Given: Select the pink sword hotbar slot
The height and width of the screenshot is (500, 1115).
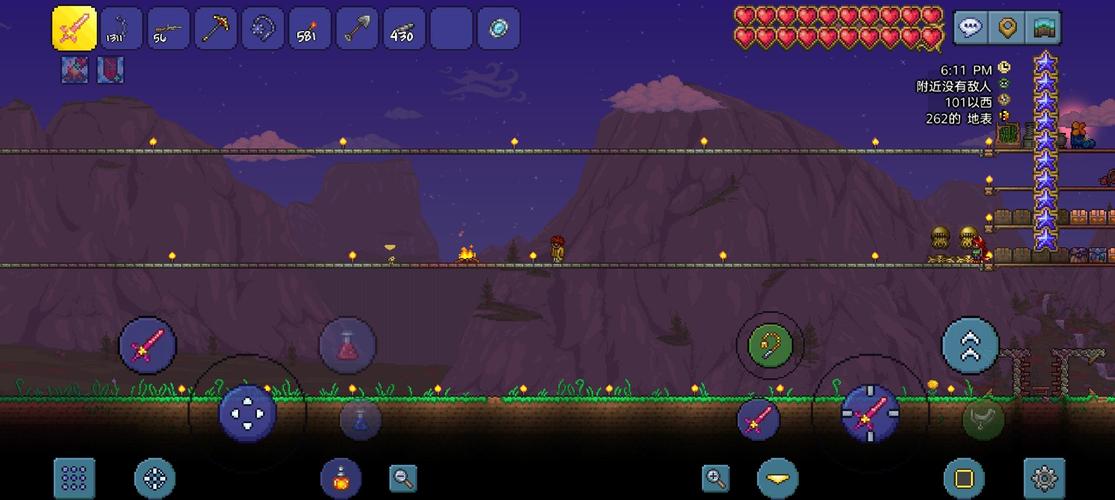Looking at the screenshot, I should click(73, 28).
